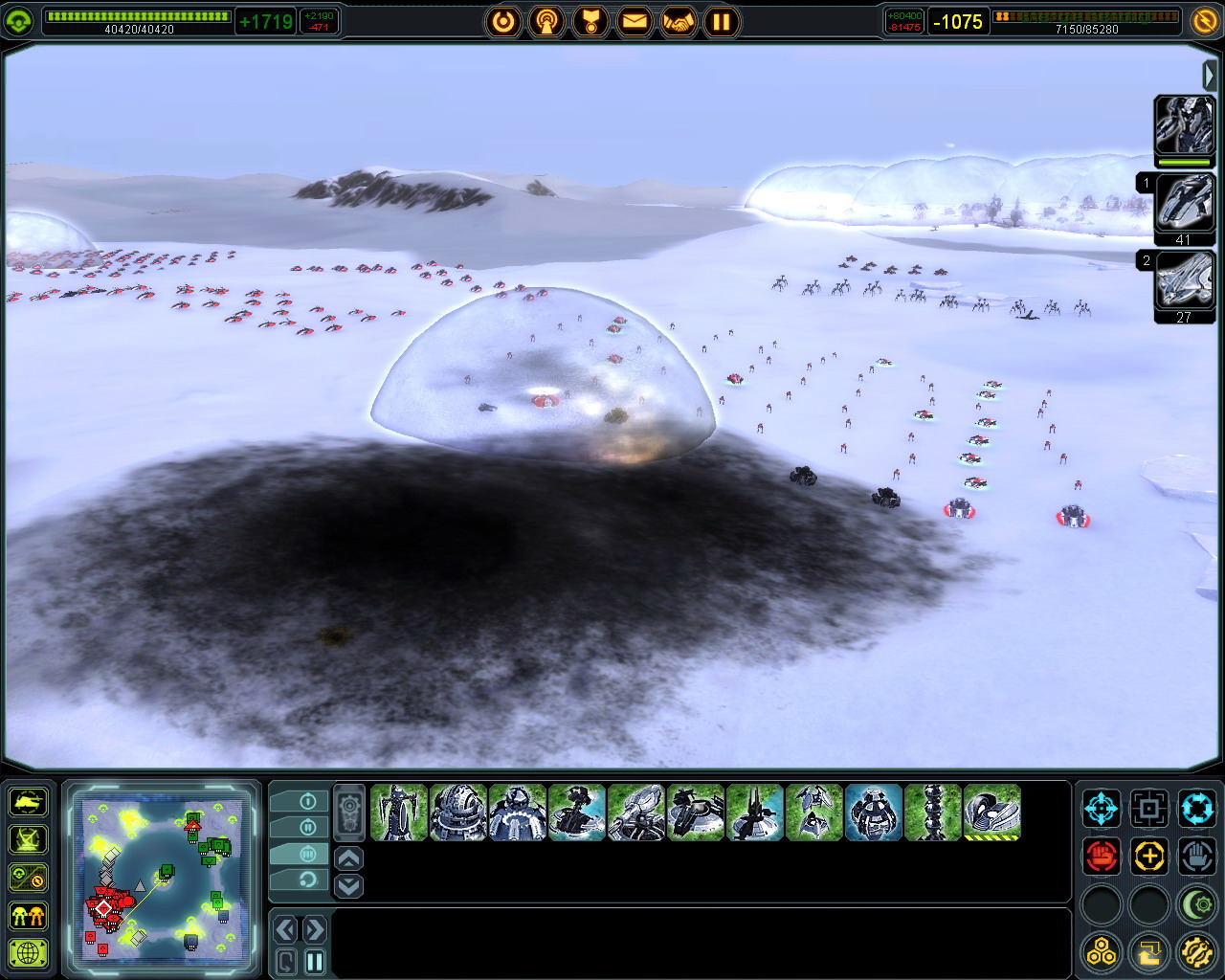The height and width of the screenshot is (980, 1225).
Task: Queue the first structure in the build bar
Action: point(398,813)
